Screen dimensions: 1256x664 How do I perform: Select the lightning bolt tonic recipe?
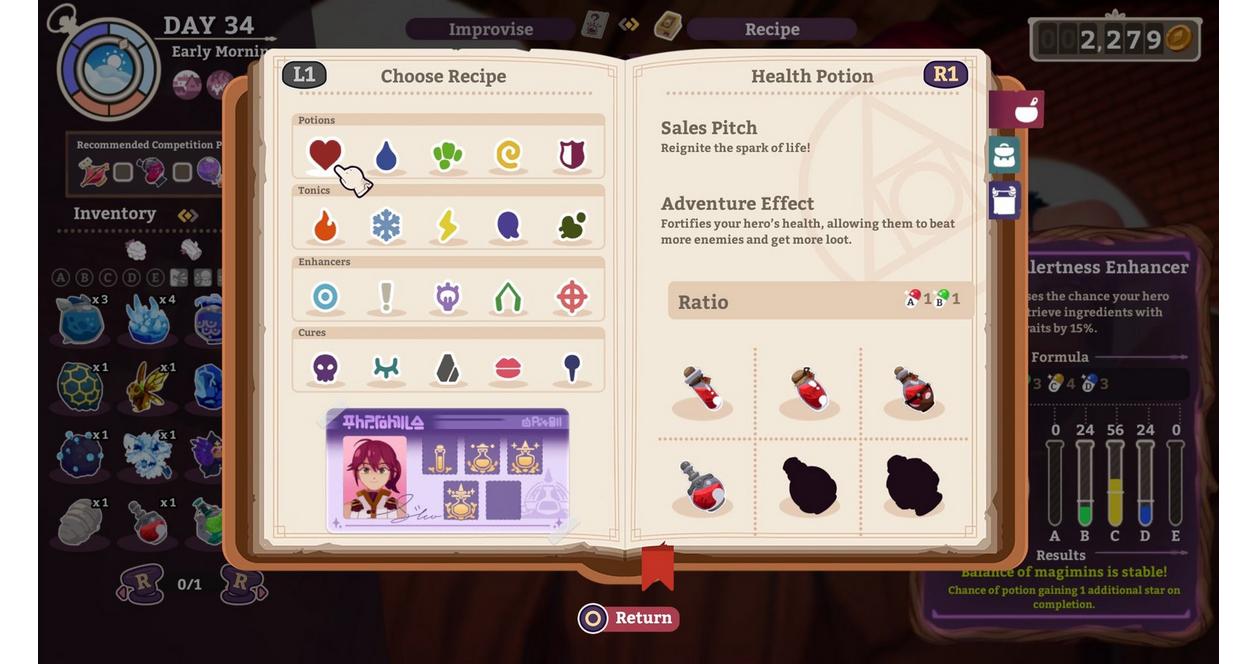pyautogui.click(x=447, y=226)
